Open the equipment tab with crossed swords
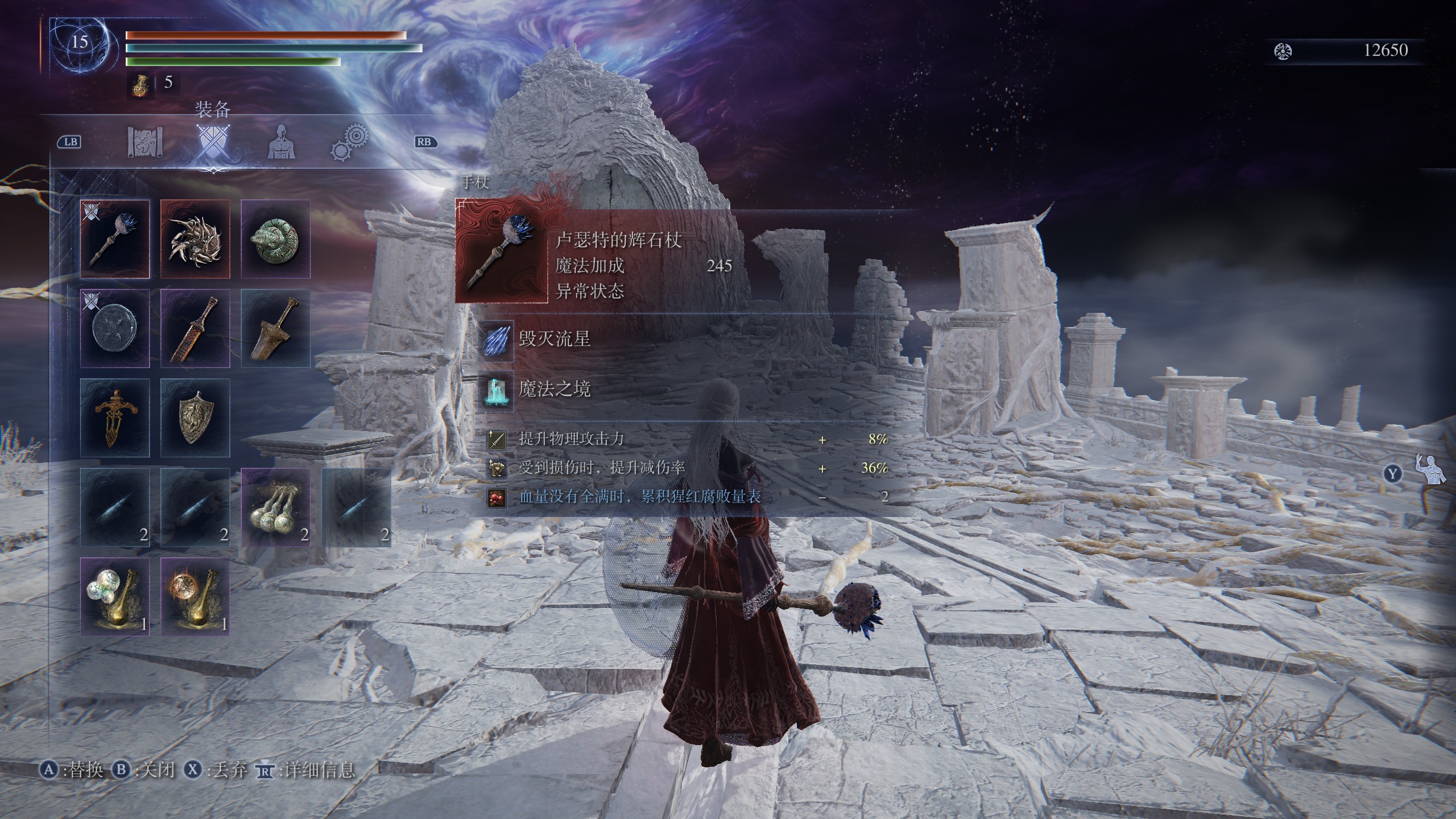Viewport: 1456px width, 819px height. click(x=213, y=142)
